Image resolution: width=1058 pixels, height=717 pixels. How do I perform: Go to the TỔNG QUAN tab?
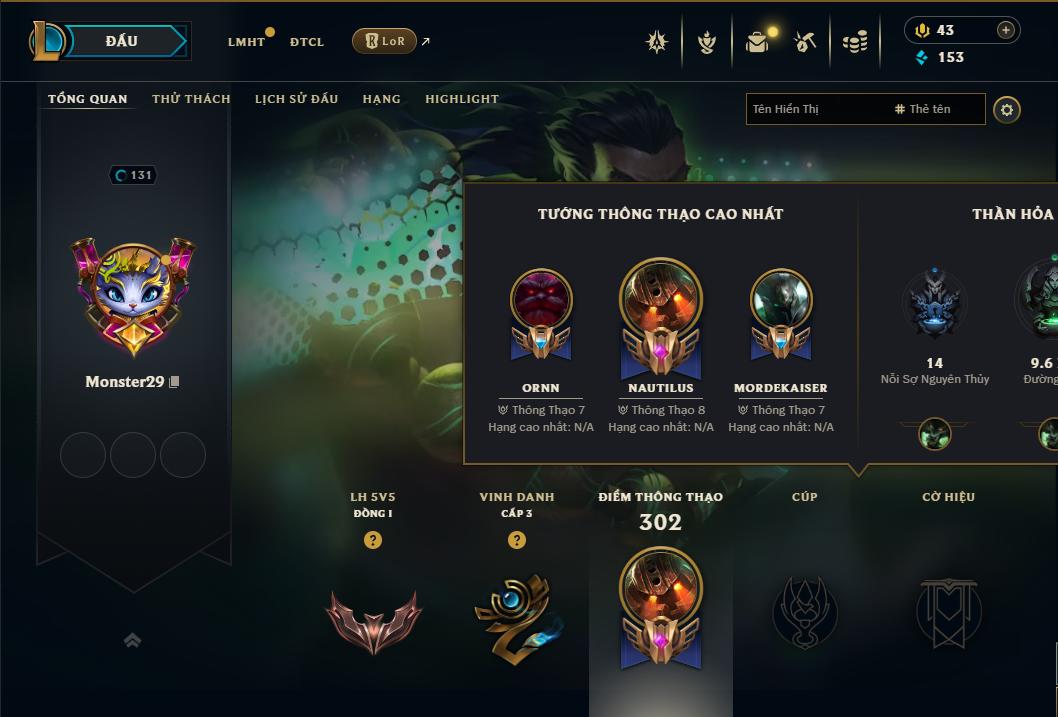coord(88,99)
